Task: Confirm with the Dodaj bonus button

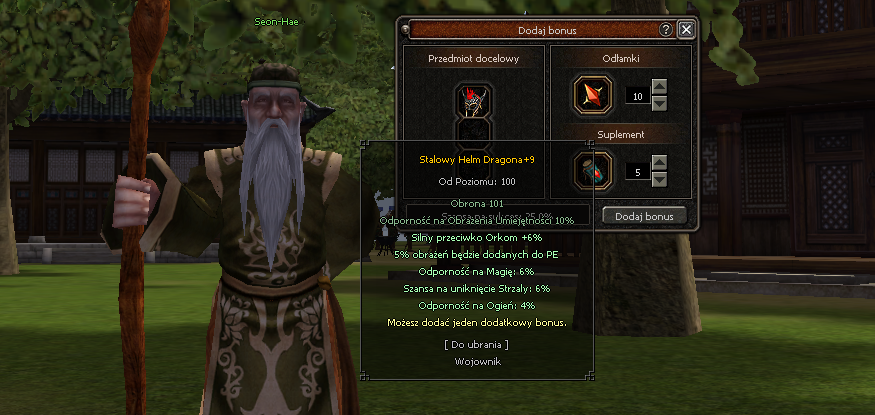Action: click(x=644, y=216)
